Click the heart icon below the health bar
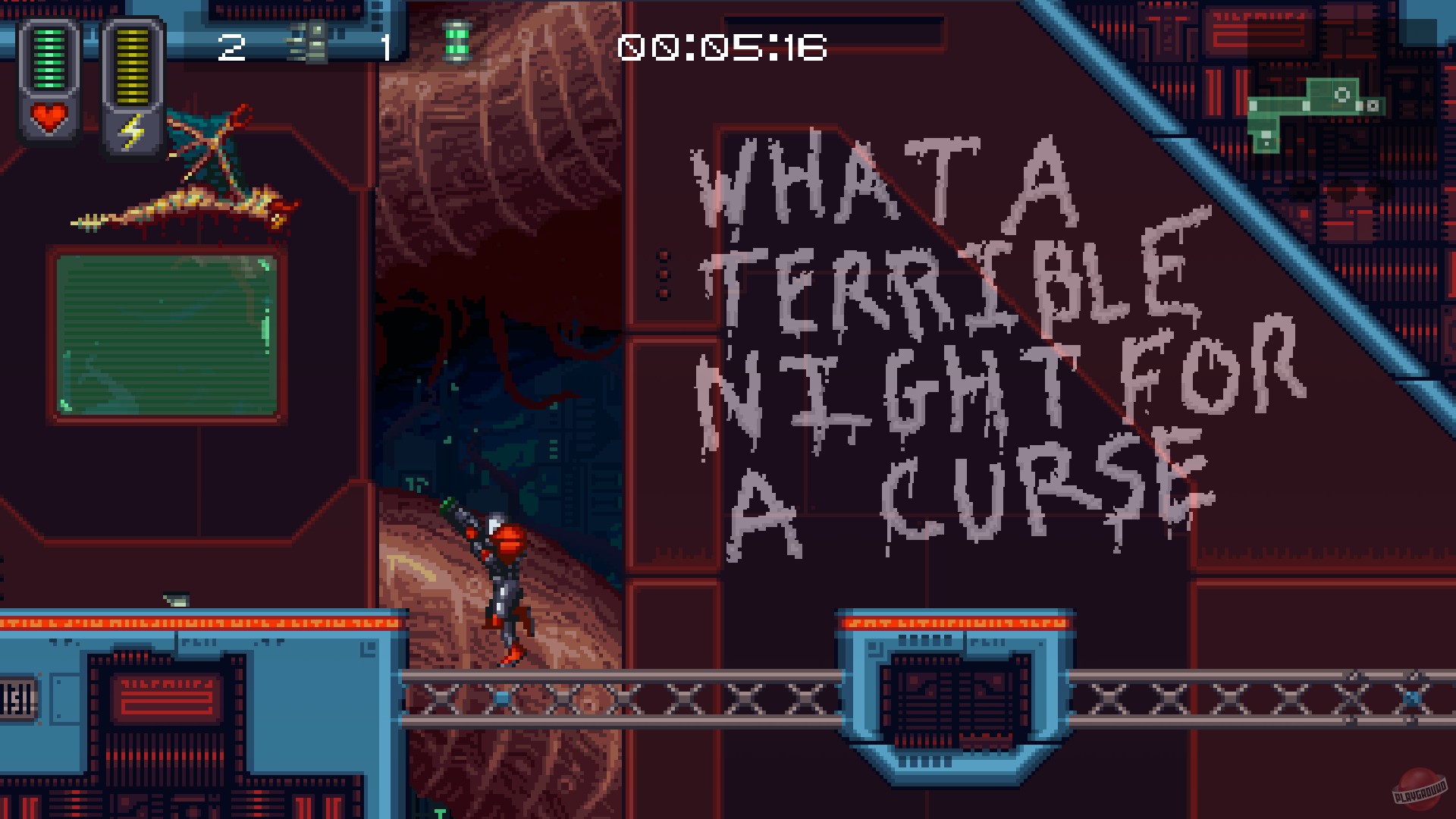The image size is (1456, 819). [x=48, y=118]
